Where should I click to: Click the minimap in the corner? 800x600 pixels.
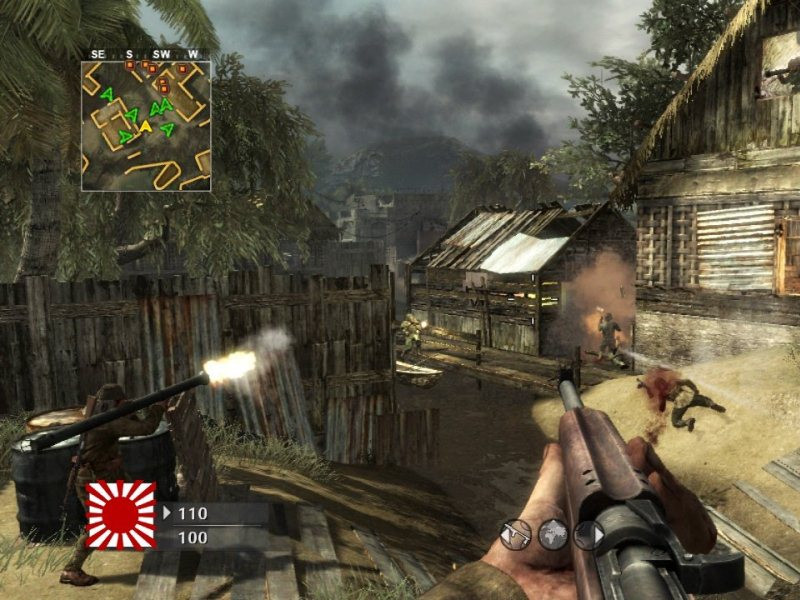tap(146, 126)
